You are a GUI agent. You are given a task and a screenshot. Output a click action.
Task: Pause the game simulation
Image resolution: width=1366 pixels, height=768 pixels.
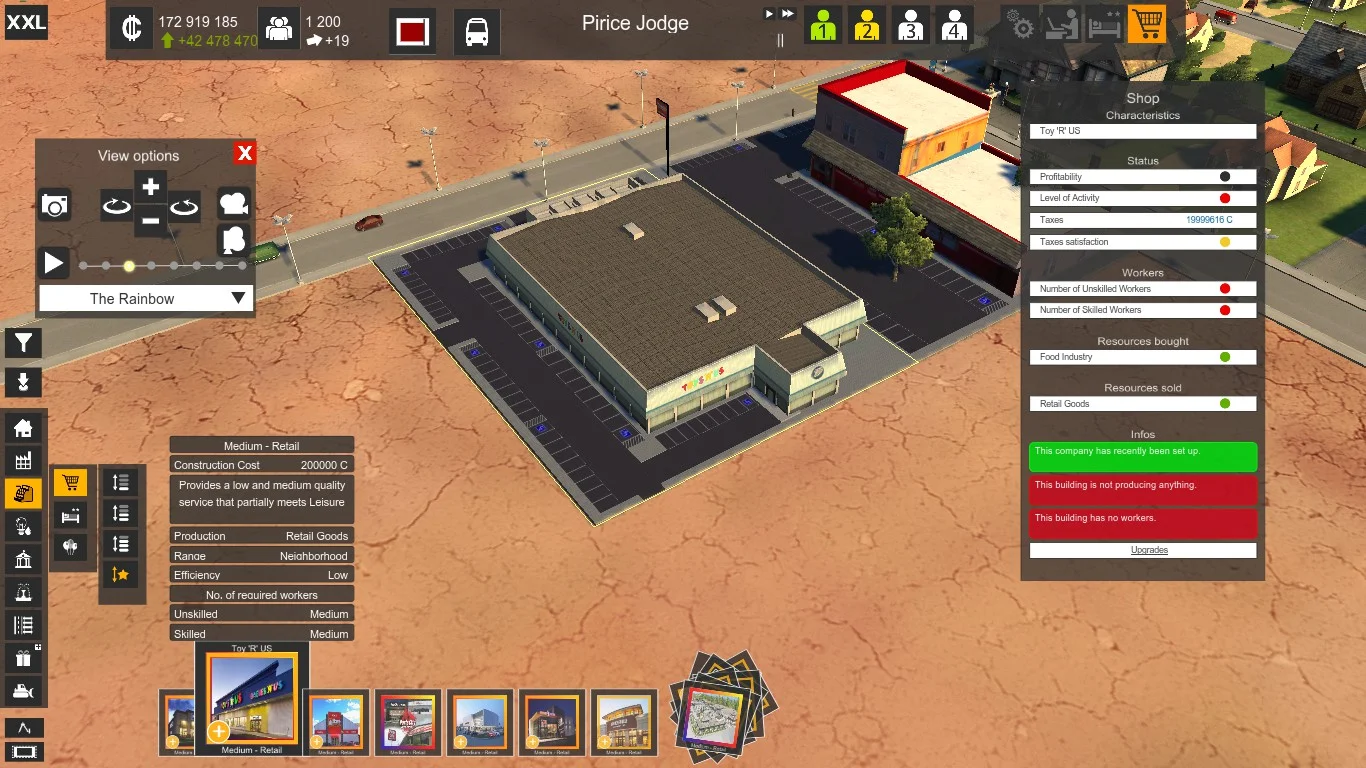tap(780, 40)
